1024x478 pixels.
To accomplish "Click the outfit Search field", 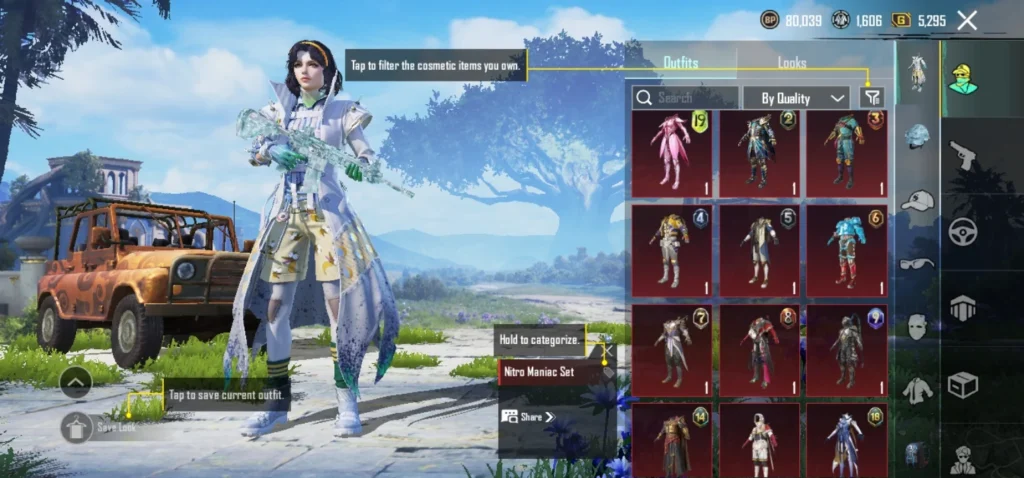I will coord(686,97).
